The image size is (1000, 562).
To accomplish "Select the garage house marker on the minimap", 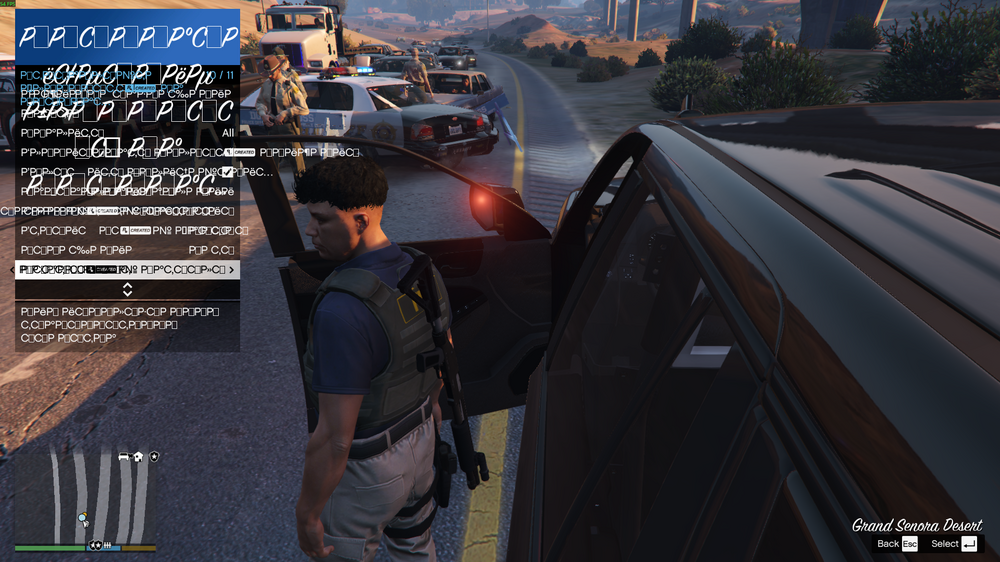I will click(139, 457).
